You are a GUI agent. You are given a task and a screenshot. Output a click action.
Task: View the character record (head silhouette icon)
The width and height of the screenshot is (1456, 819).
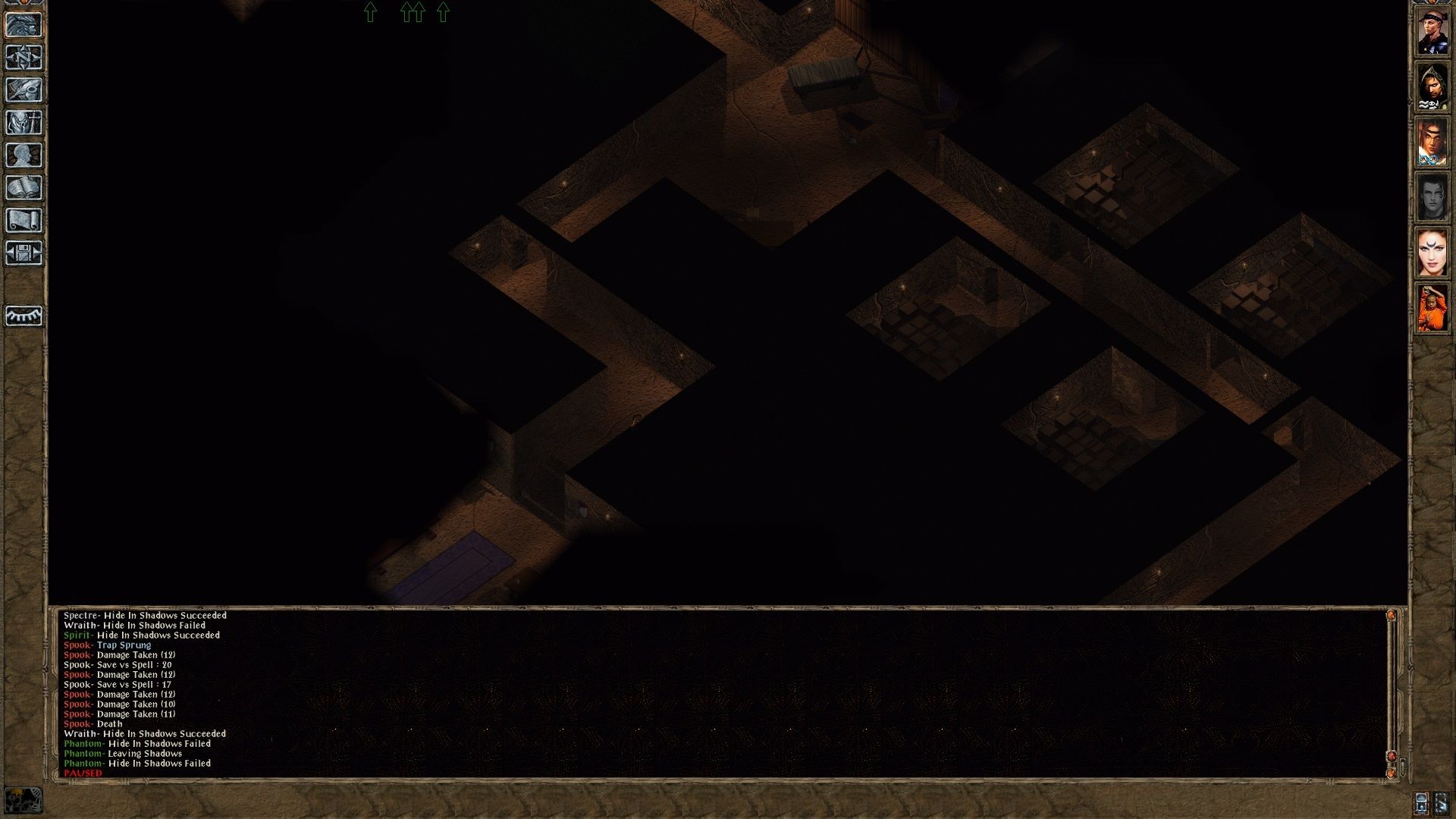pyautogui.click(x=24, y=156)
